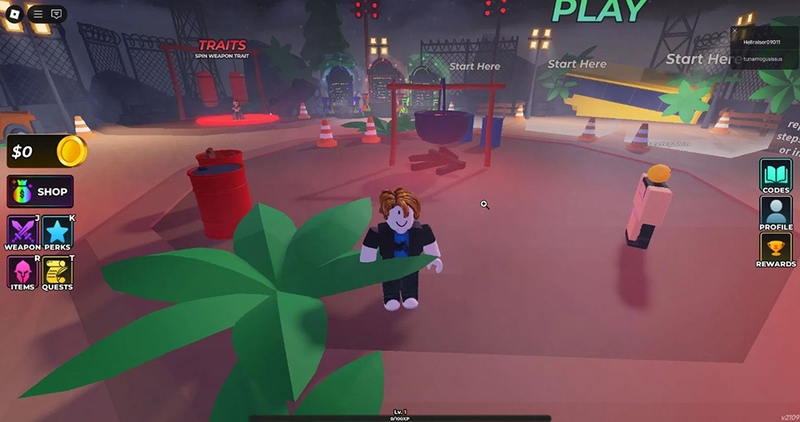Image resolution: width=800 pixels, height=422 pixels.
Task: Show the Perks star panel
Action: [57, 233]
